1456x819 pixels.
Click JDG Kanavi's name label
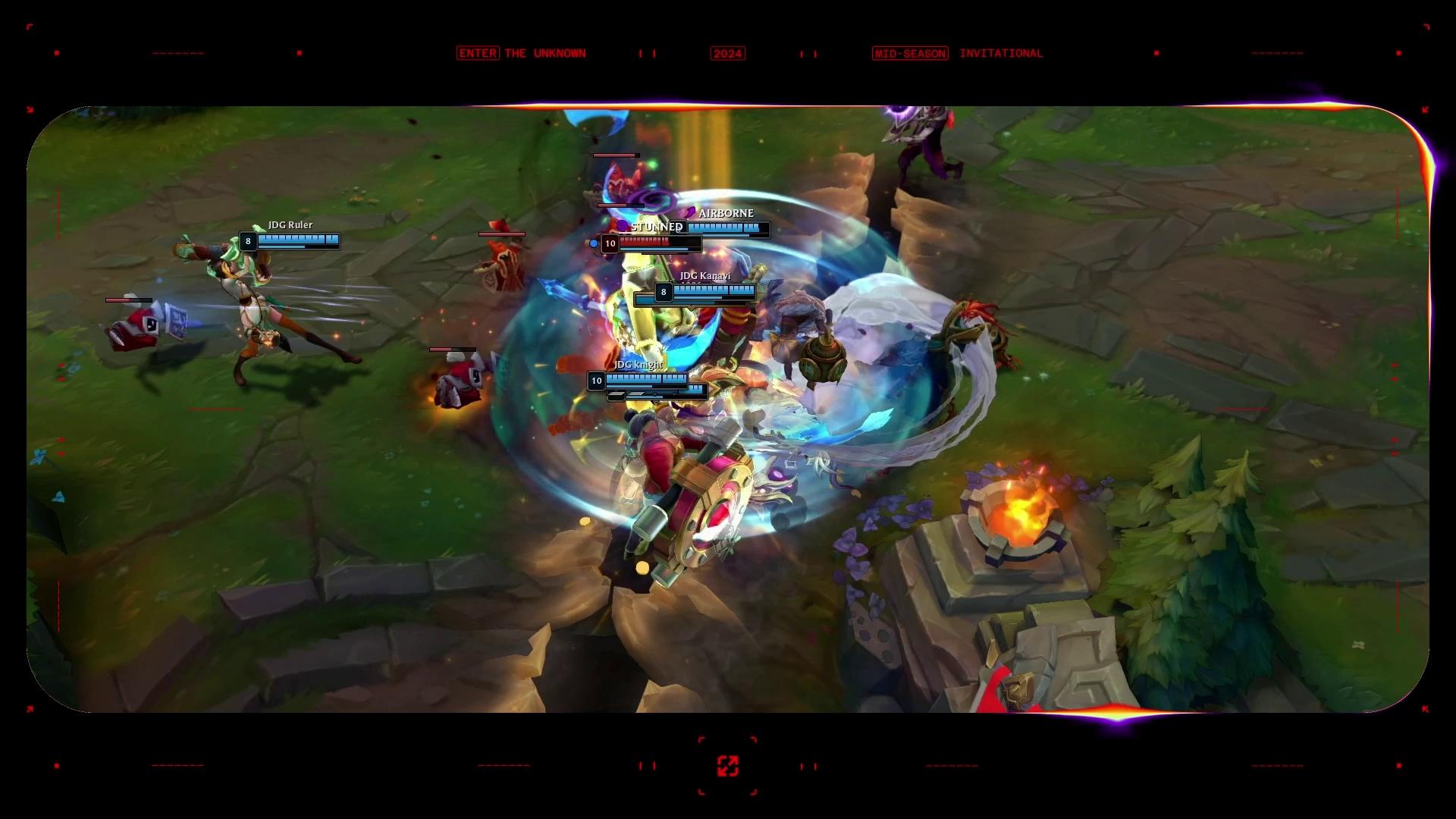pyautogui.click(x=704, y=276)
